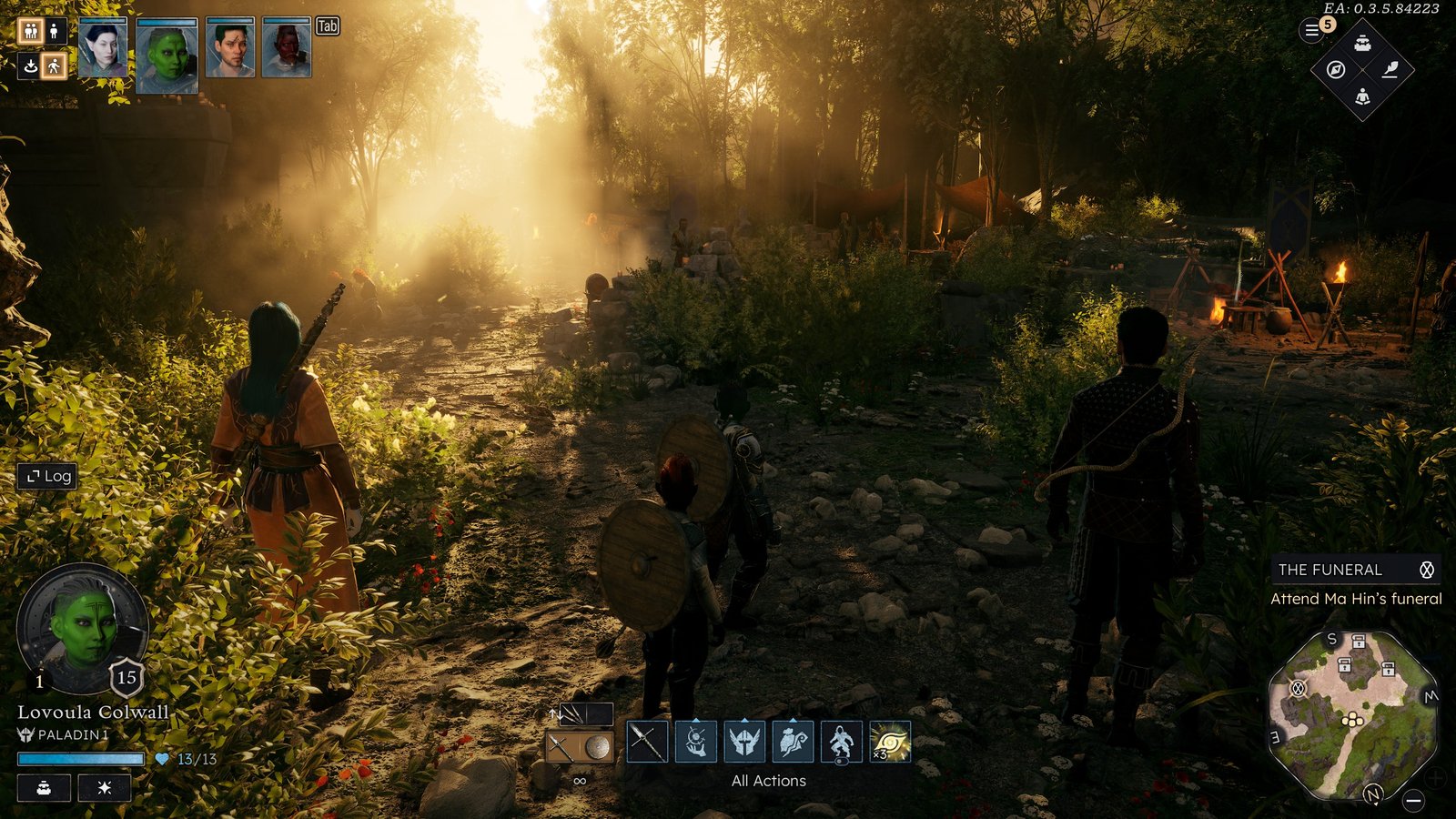Screen dimensions: 1456x819
Task: Toggle the group movement two-figure button
Action: coord(31,32)
